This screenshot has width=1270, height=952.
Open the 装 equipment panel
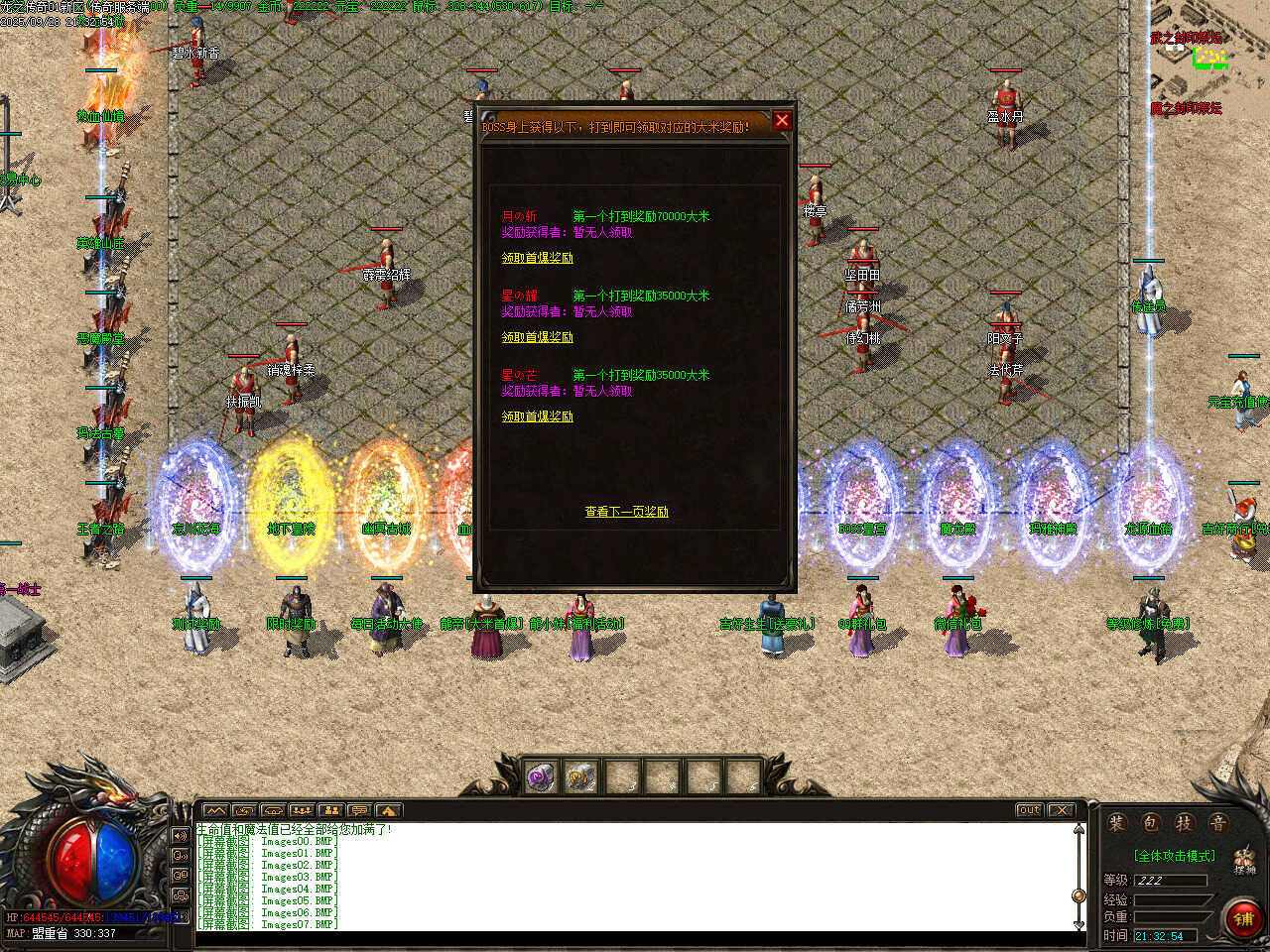coord(1117,823)
